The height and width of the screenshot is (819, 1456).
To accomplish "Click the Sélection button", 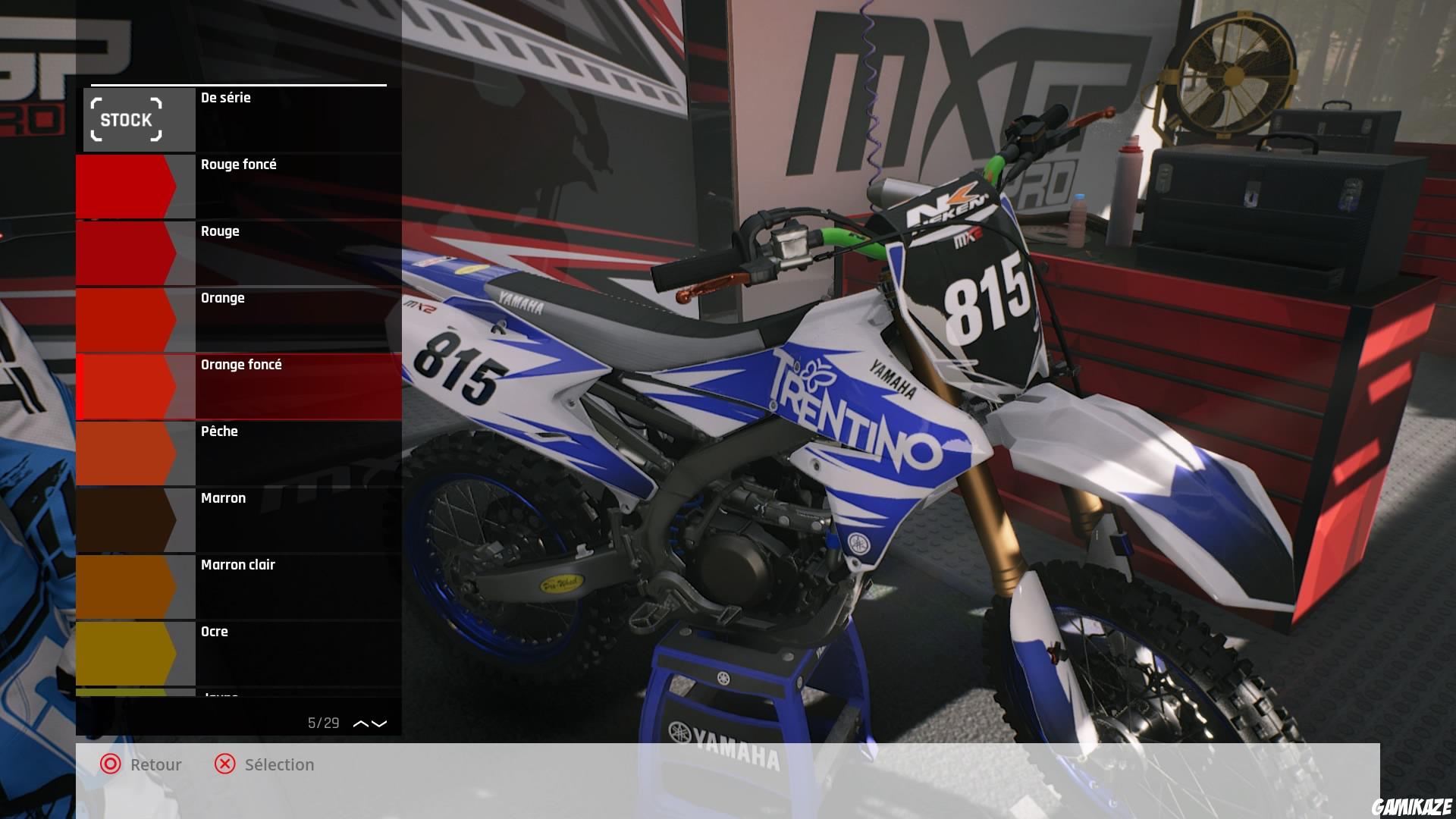I will pyautogui.click(x=278, y=764).
